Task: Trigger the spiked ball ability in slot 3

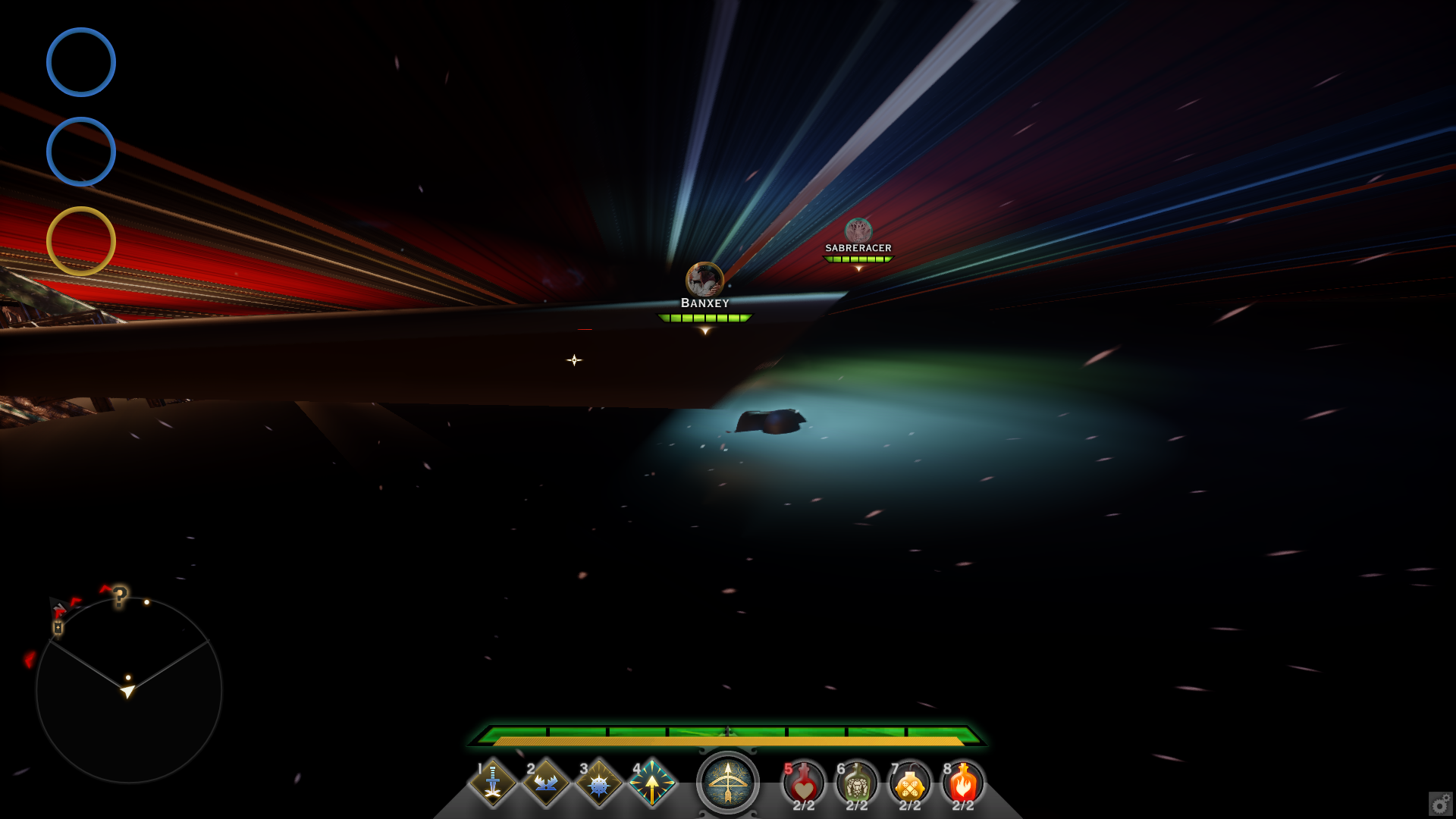Action: pos(599,783)
